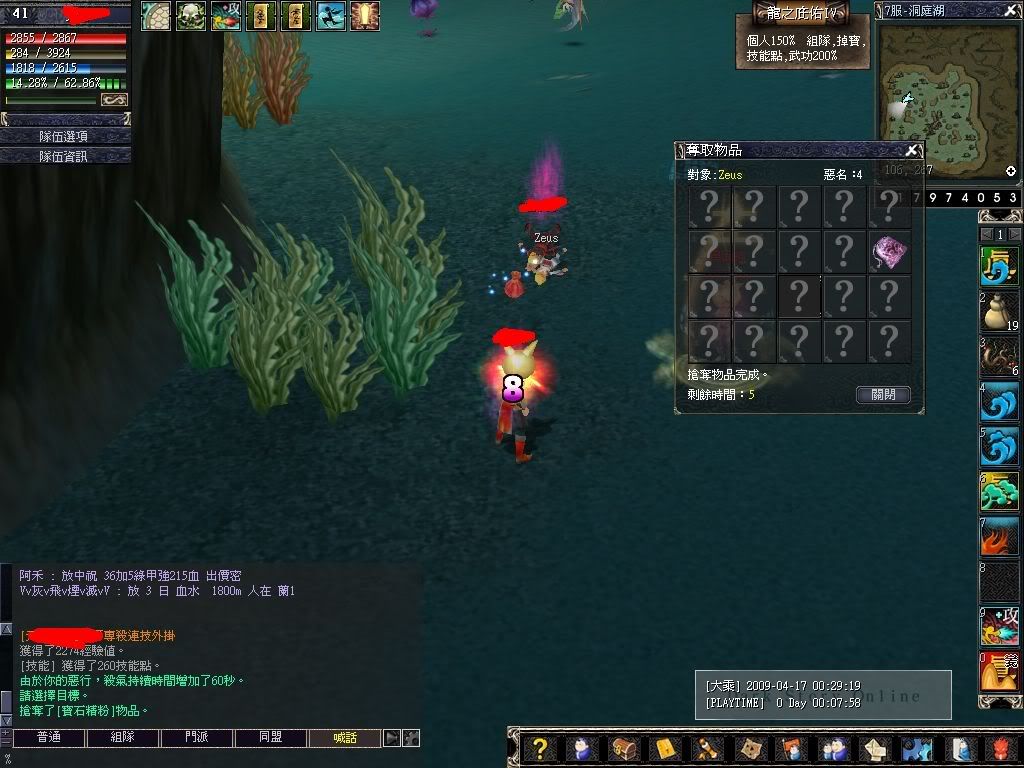Switch chat channel to 同盟

[x=271, y=738]
